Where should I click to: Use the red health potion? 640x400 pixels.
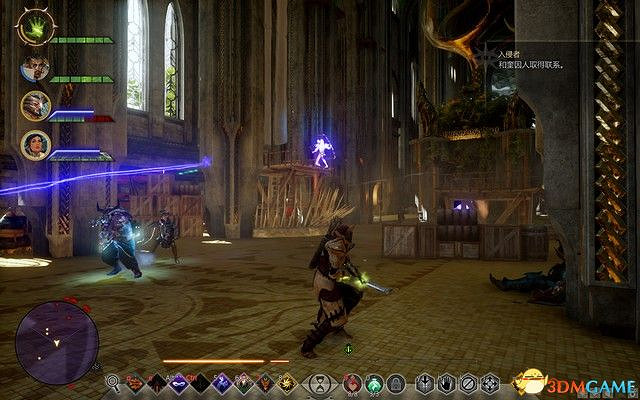tap(352, 382)
